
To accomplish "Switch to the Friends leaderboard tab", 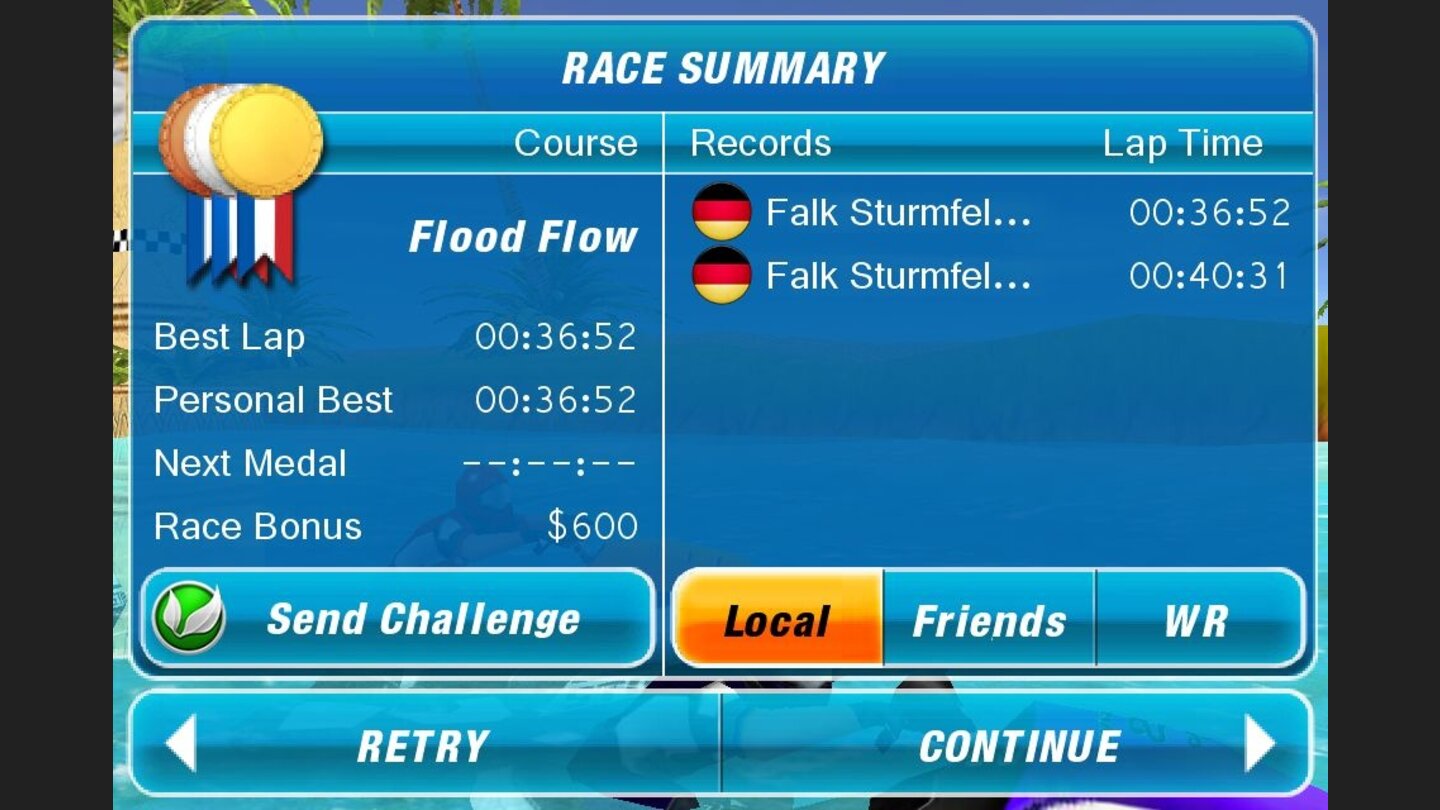I will point(987,620).
